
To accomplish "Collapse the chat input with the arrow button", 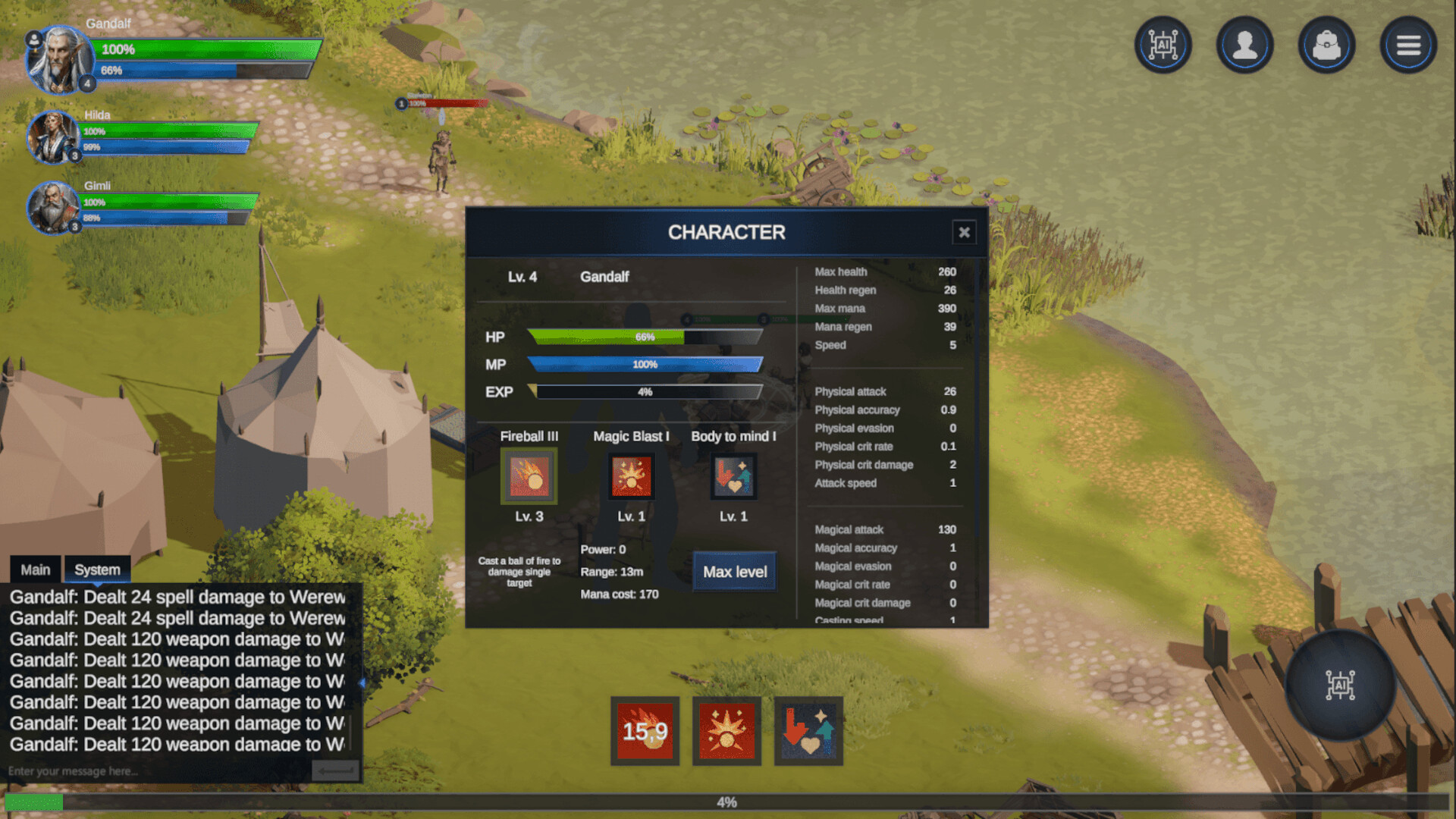I will click(334, 770).
